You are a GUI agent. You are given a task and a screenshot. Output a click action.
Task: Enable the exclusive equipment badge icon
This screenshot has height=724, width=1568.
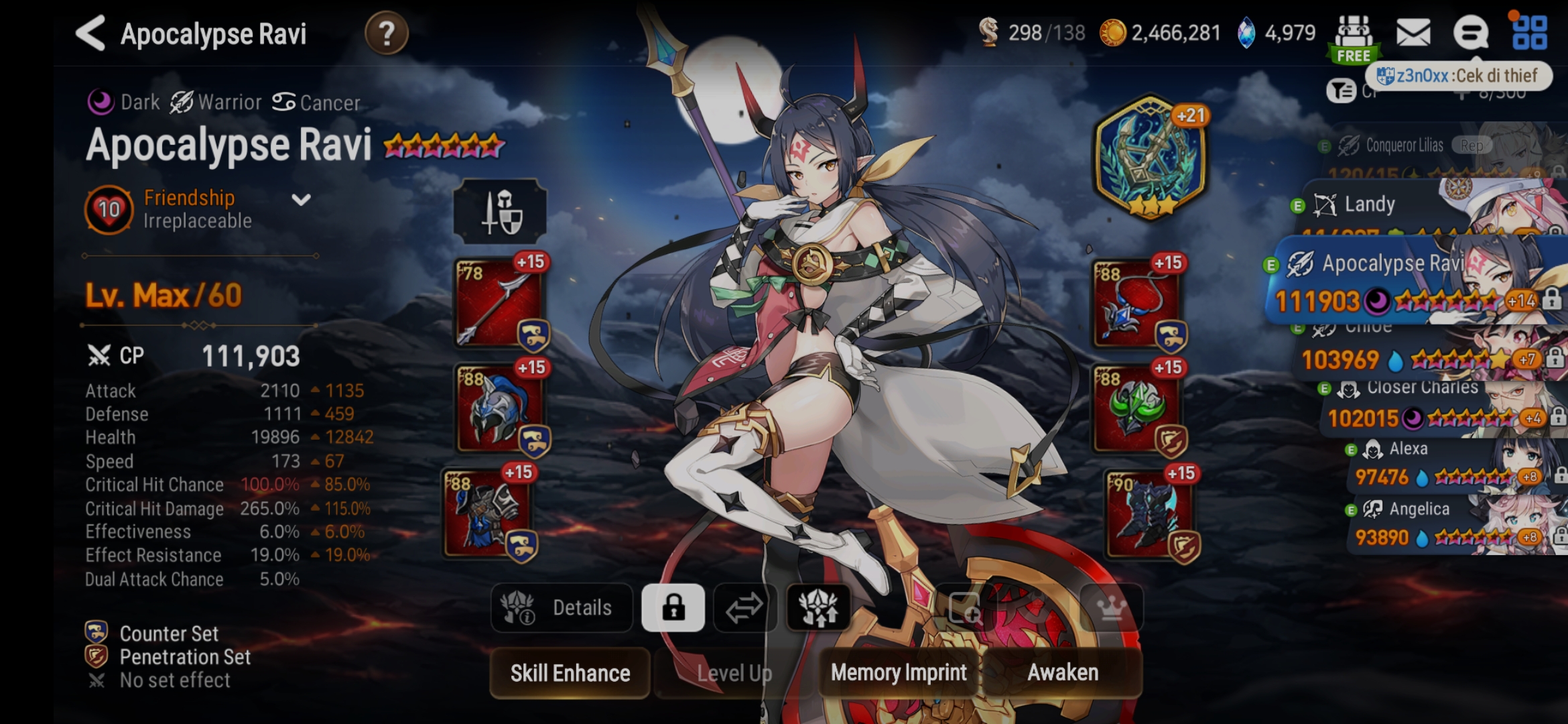pyautogui.click(x=819, y=607)
